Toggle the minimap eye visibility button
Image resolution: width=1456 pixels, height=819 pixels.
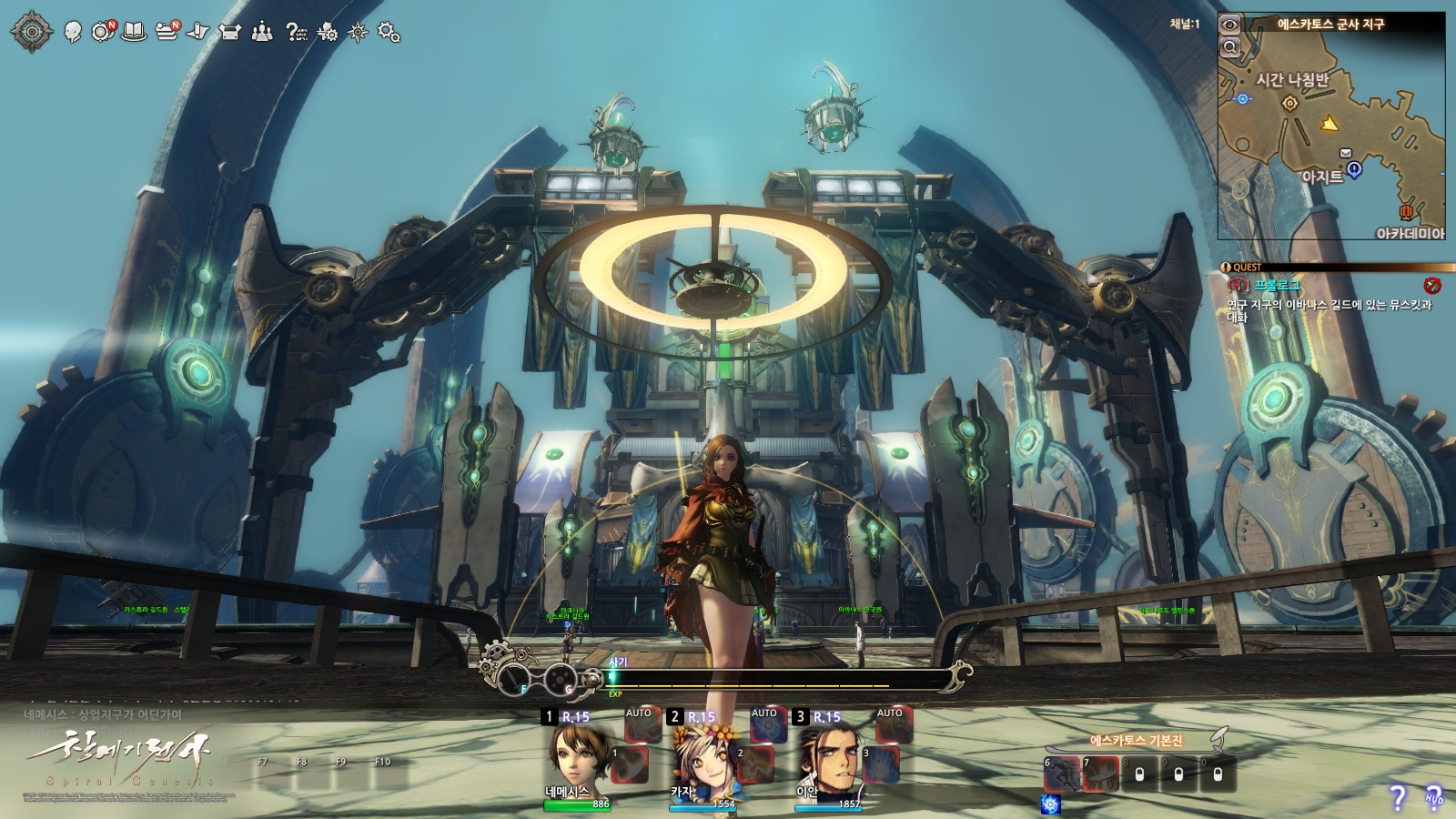point(1230,25)
